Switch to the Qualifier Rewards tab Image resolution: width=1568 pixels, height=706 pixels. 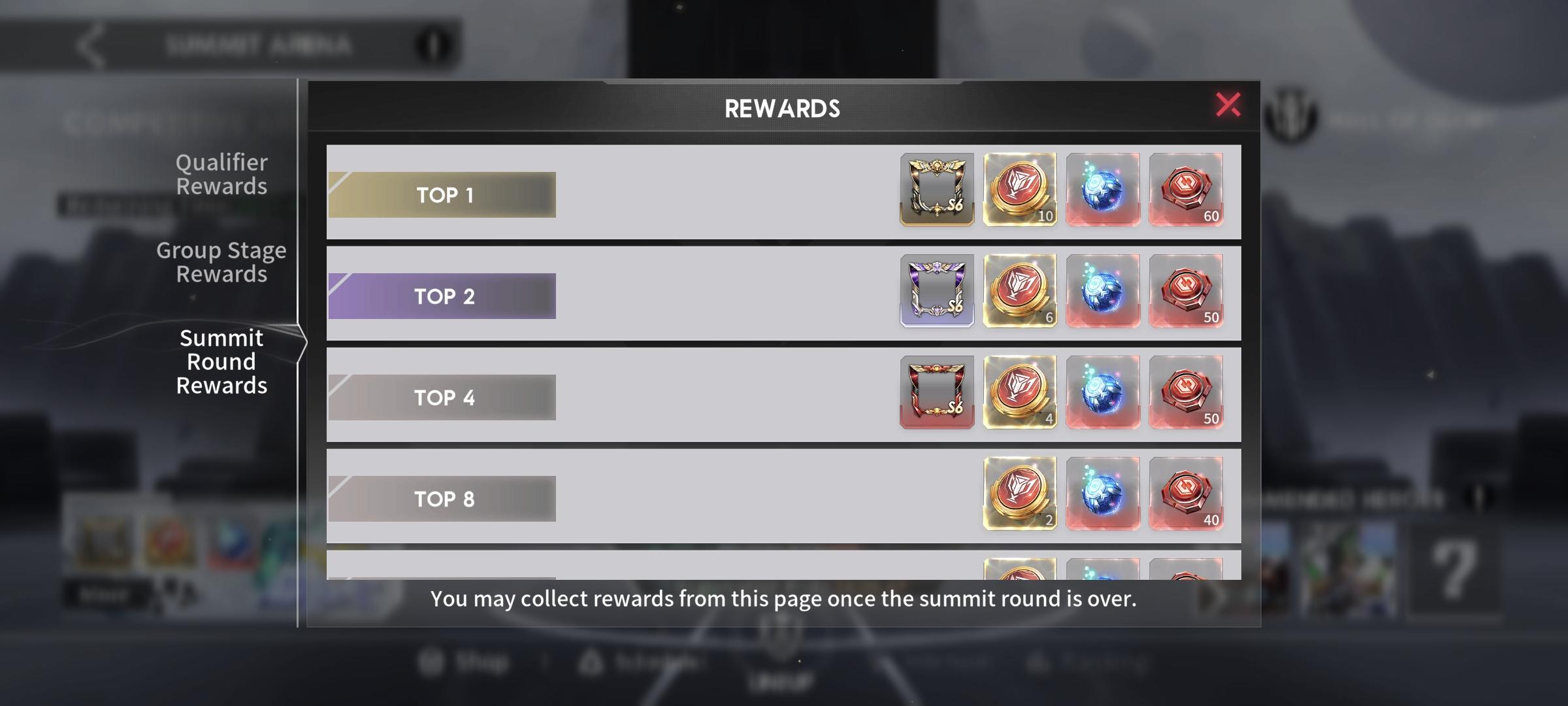pyautogui.click(x=221, y=174)
